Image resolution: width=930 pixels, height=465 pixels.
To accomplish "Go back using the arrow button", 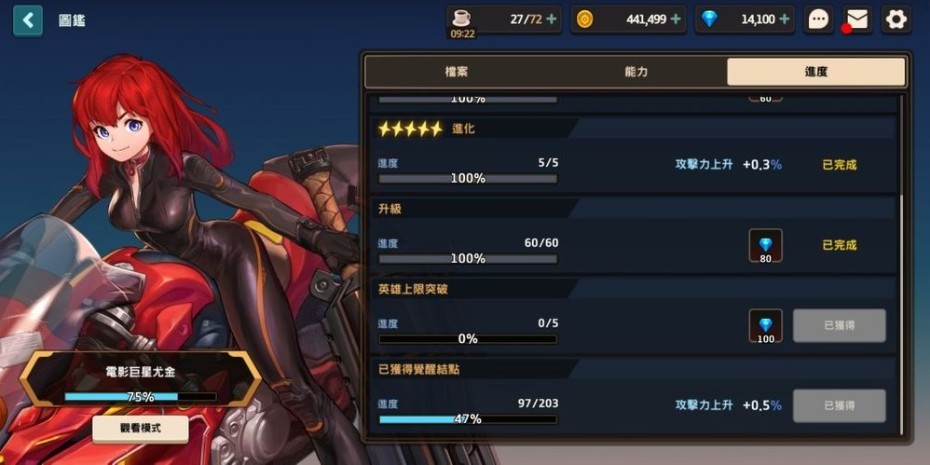I will point(28,20).
